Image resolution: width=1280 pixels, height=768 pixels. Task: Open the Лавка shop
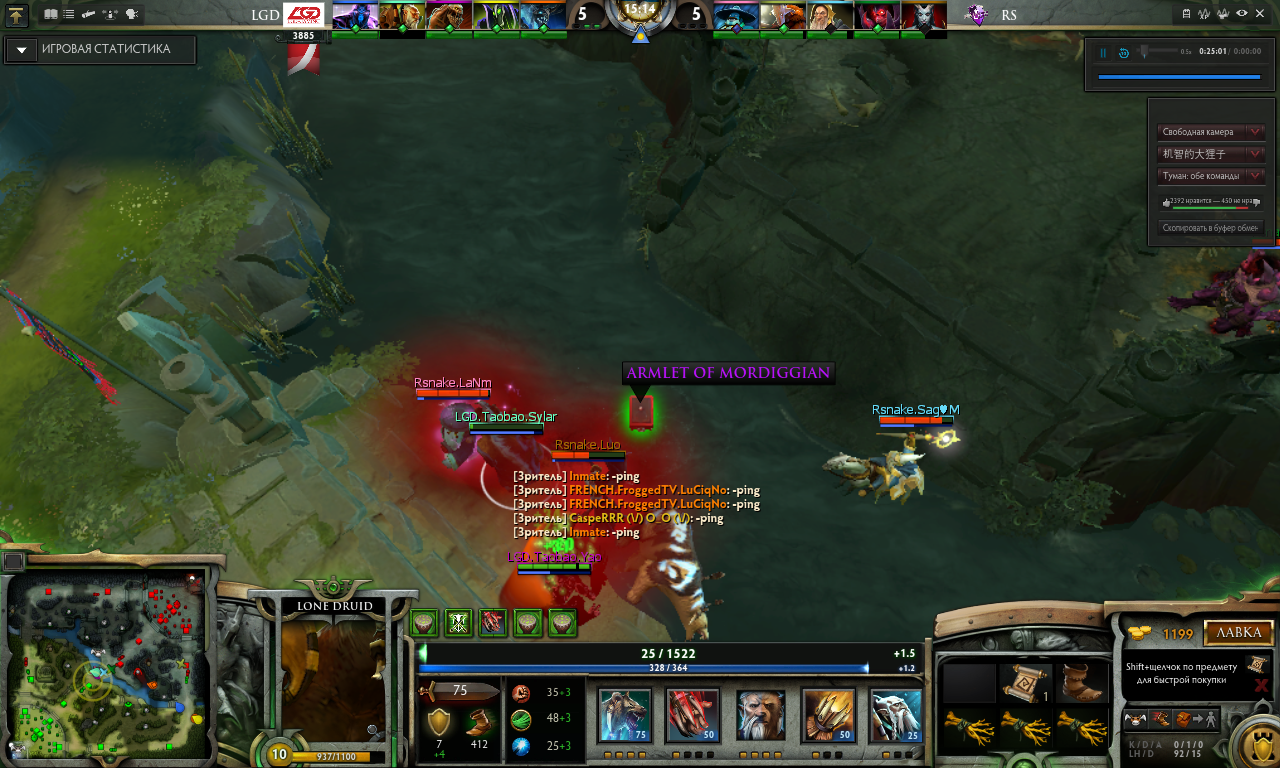click(1238, 633)
